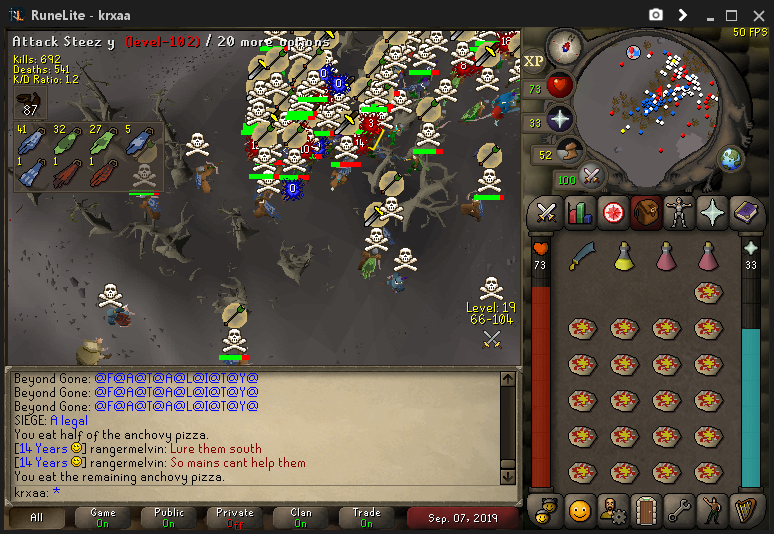Open the Magic spellbook tab
The image size is (774, 534).
[748, 212]
